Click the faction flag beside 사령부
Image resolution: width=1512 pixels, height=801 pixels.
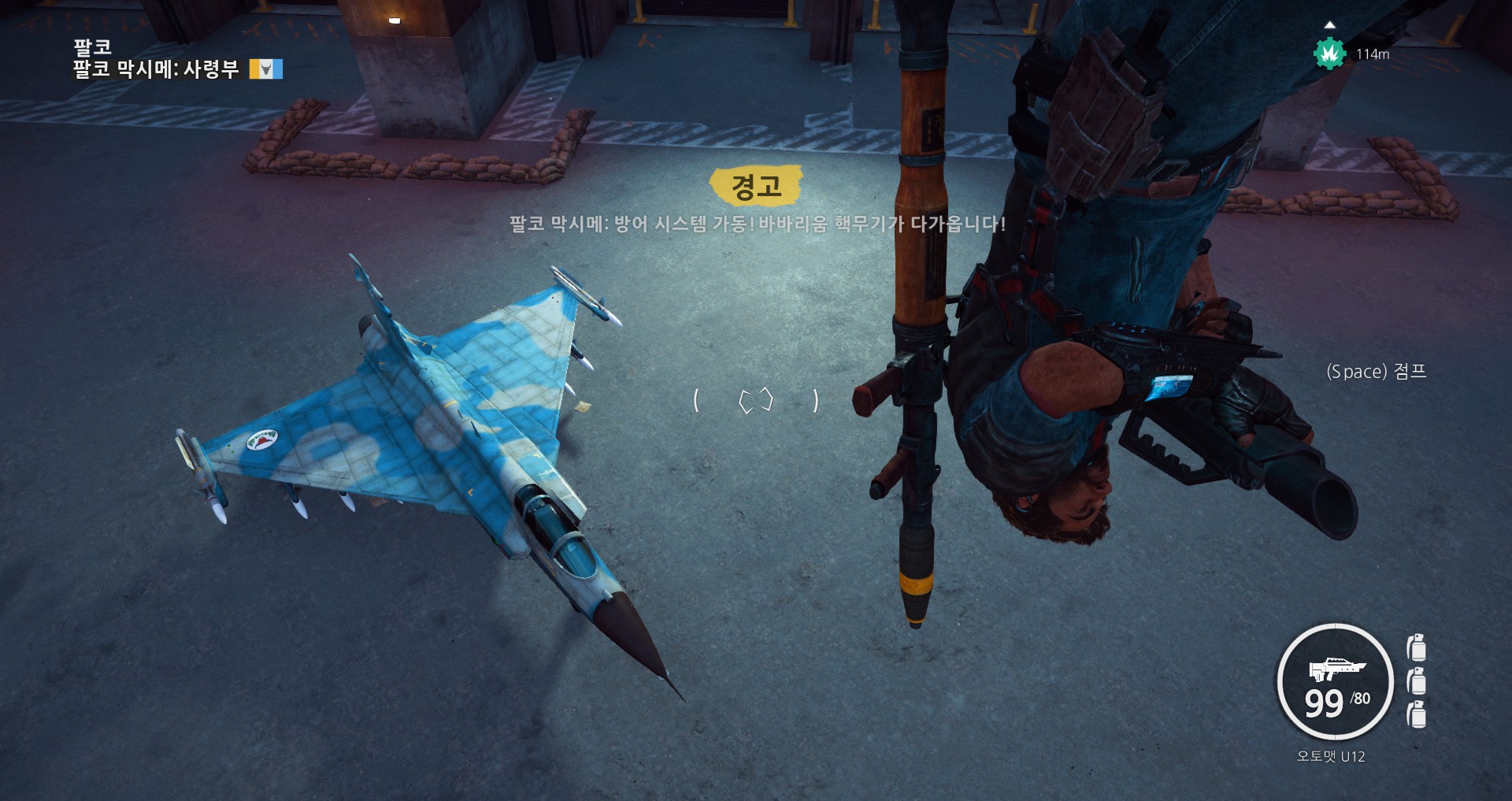point(266,69)
